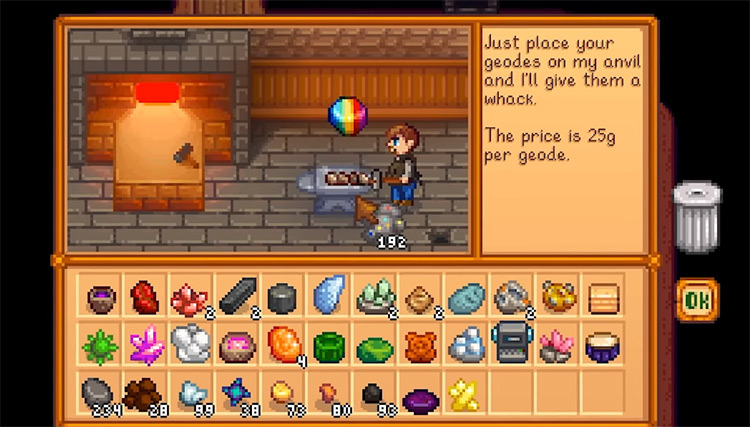Select the orange bear-shaped item

(419, 346)
